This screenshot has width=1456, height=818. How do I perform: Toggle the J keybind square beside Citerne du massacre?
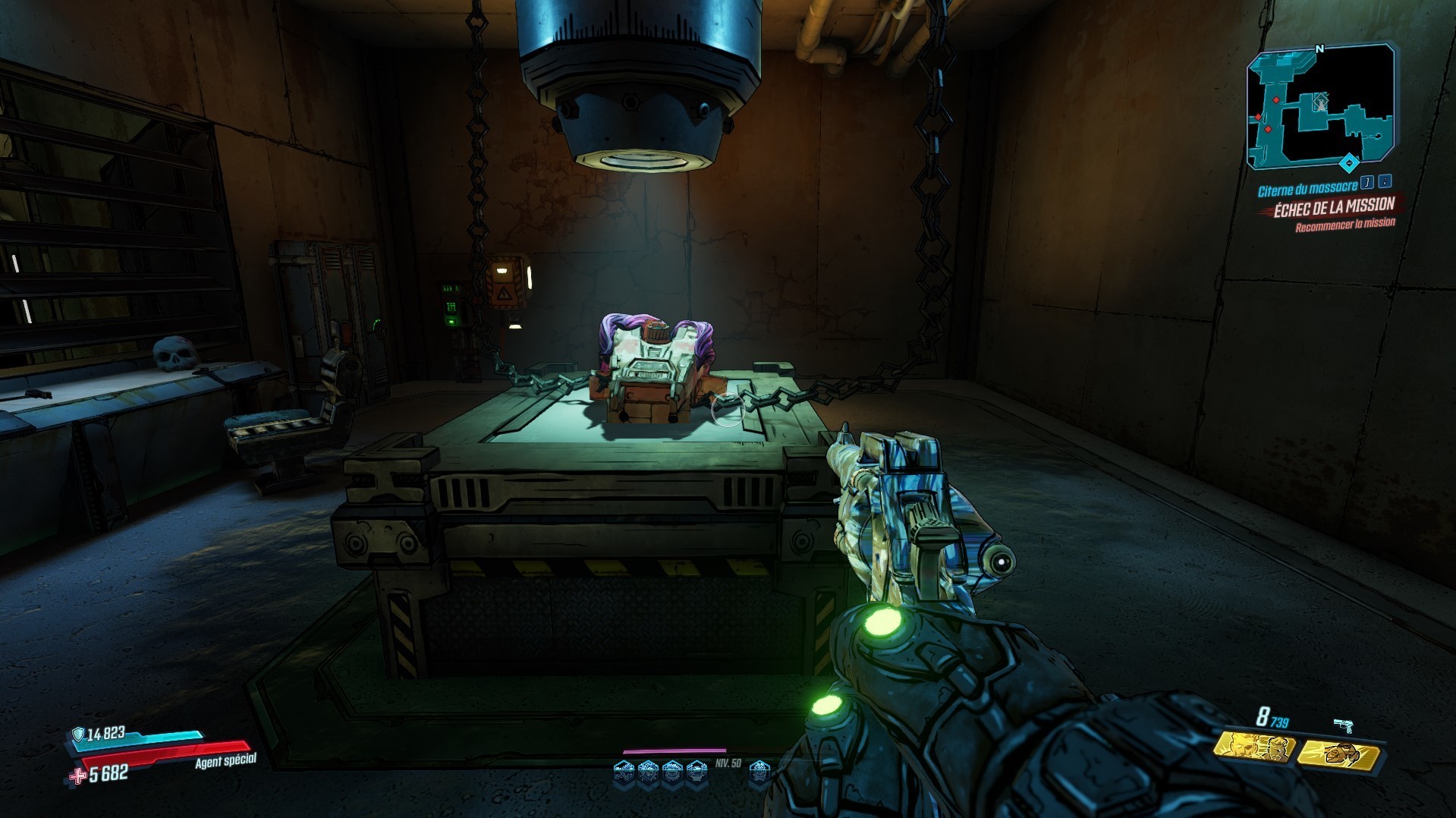[x=1366, y=183]
